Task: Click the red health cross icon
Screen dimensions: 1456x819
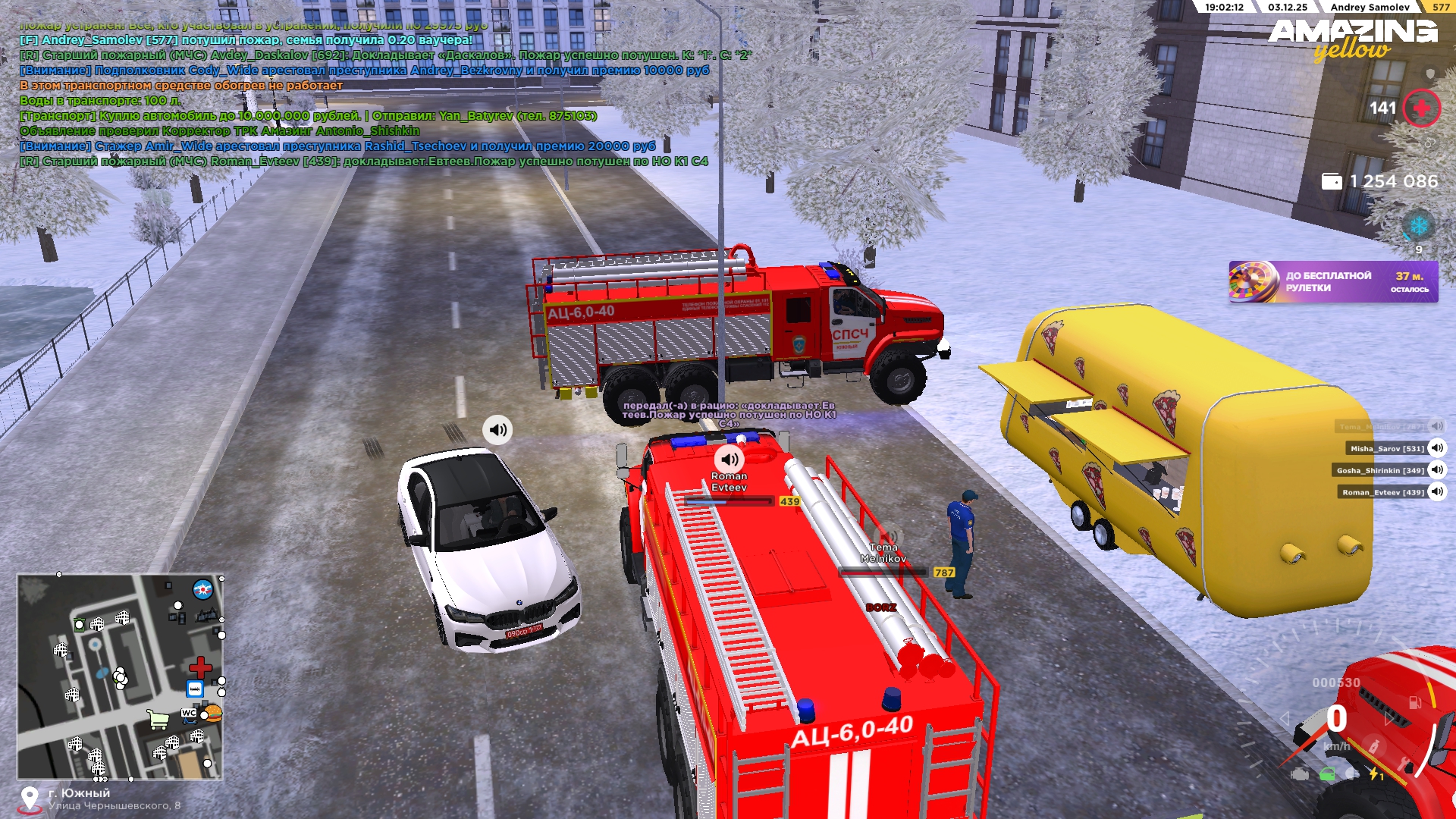Action: pyautogui.click(x=1421, y=108)
